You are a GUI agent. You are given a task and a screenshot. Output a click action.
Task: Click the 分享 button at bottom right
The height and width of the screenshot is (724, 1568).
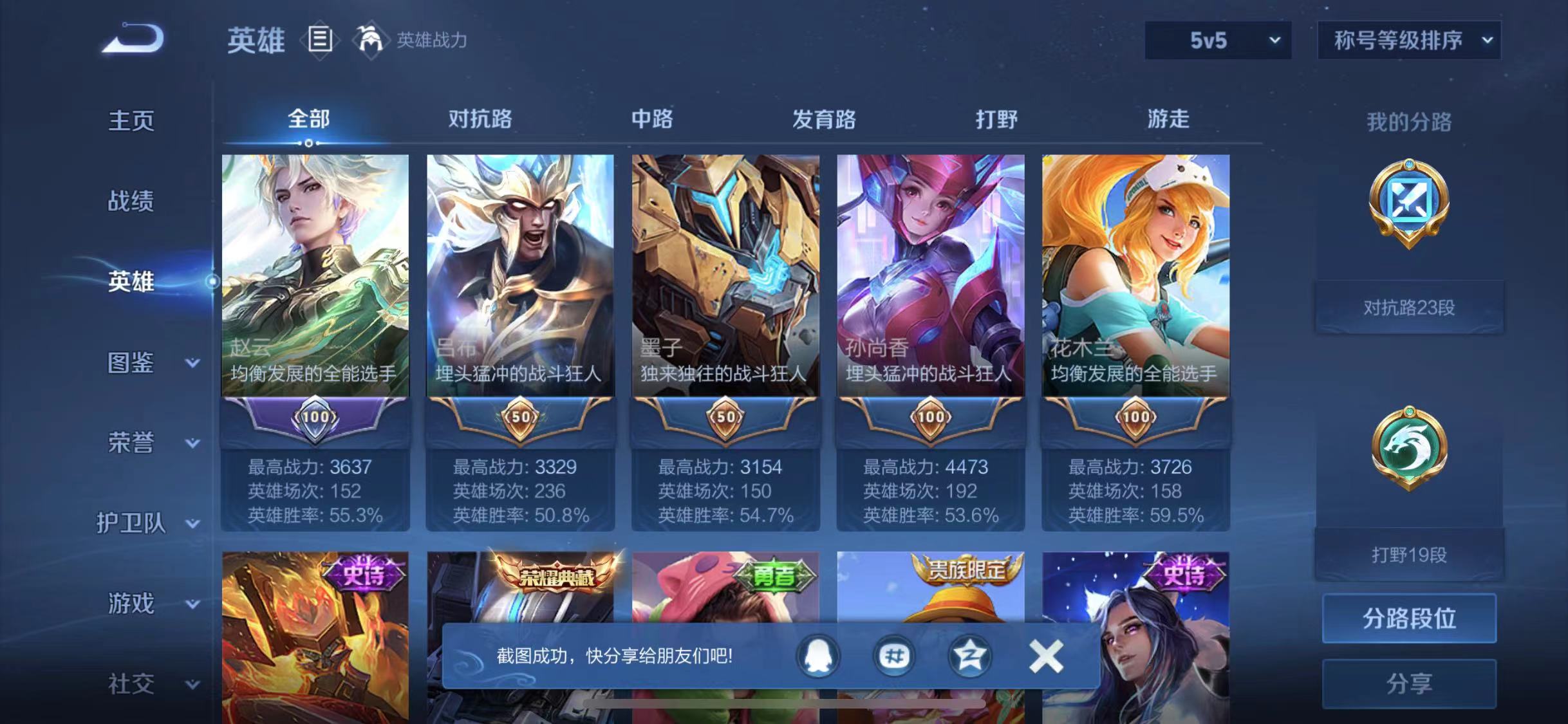[1408, 685]
